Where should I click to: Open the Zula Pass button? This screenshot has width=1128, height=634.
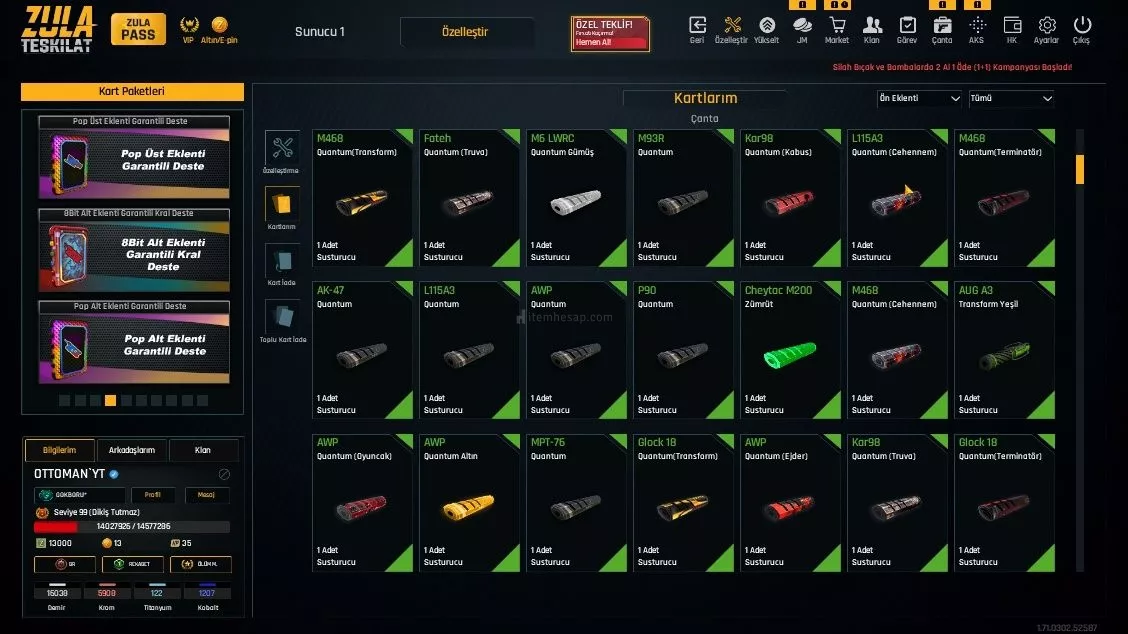coord(138,29)
